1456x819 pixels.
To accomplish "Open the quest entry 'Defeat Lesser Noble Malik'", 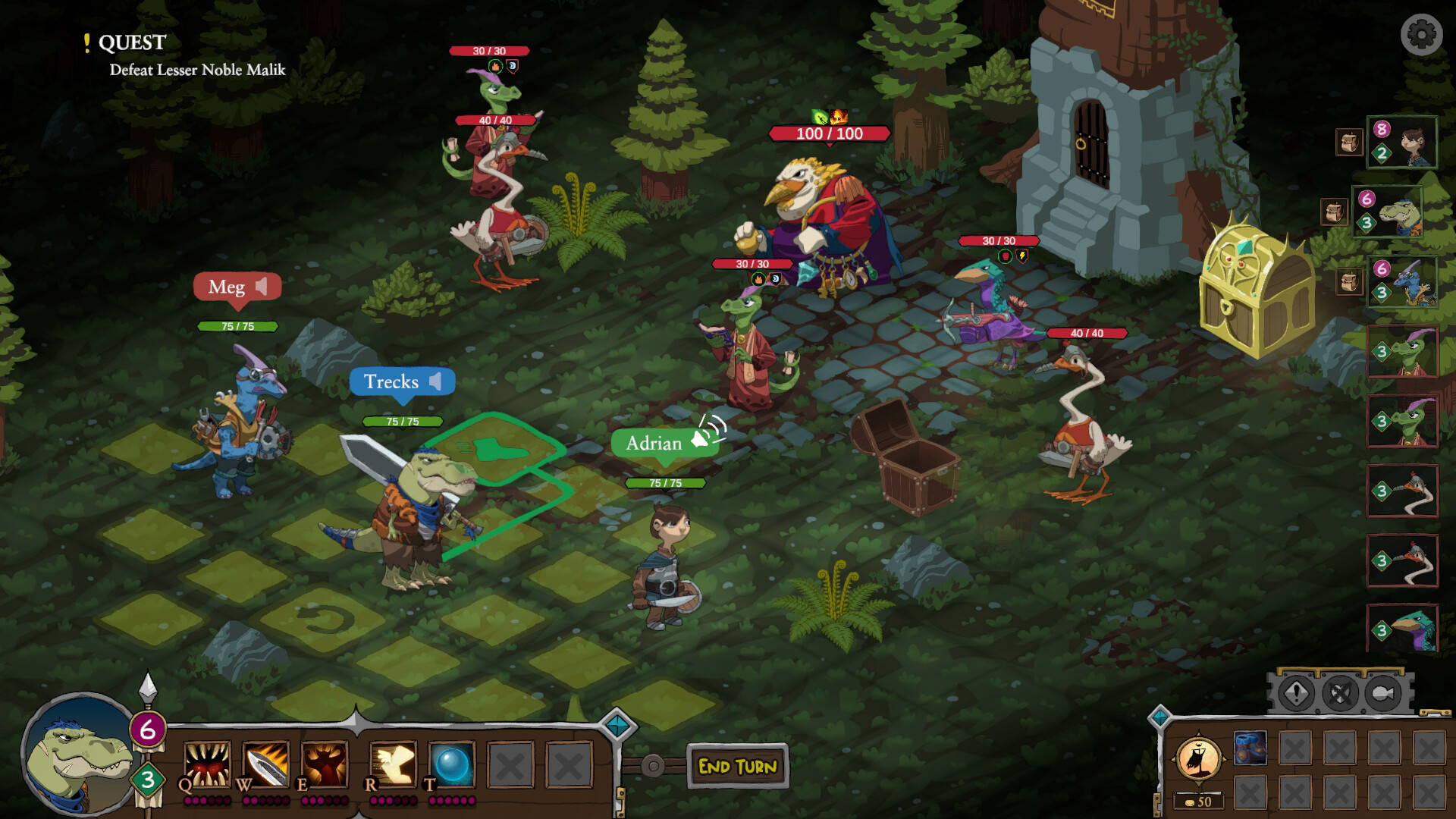I will coord(196,72).
